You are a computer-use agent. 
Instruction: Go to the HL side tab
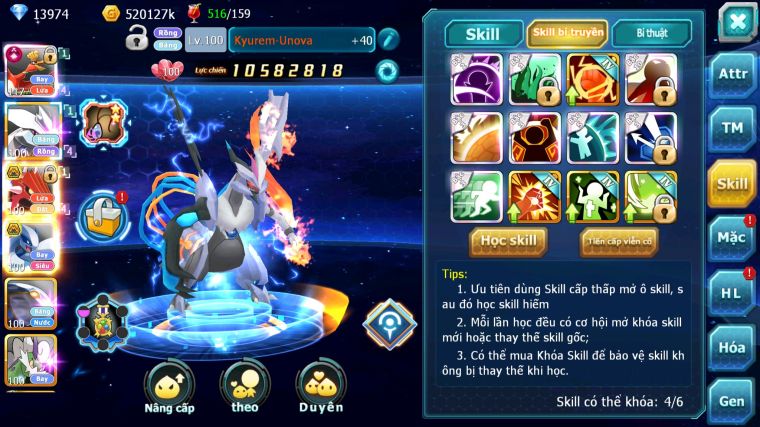point(732,293)
